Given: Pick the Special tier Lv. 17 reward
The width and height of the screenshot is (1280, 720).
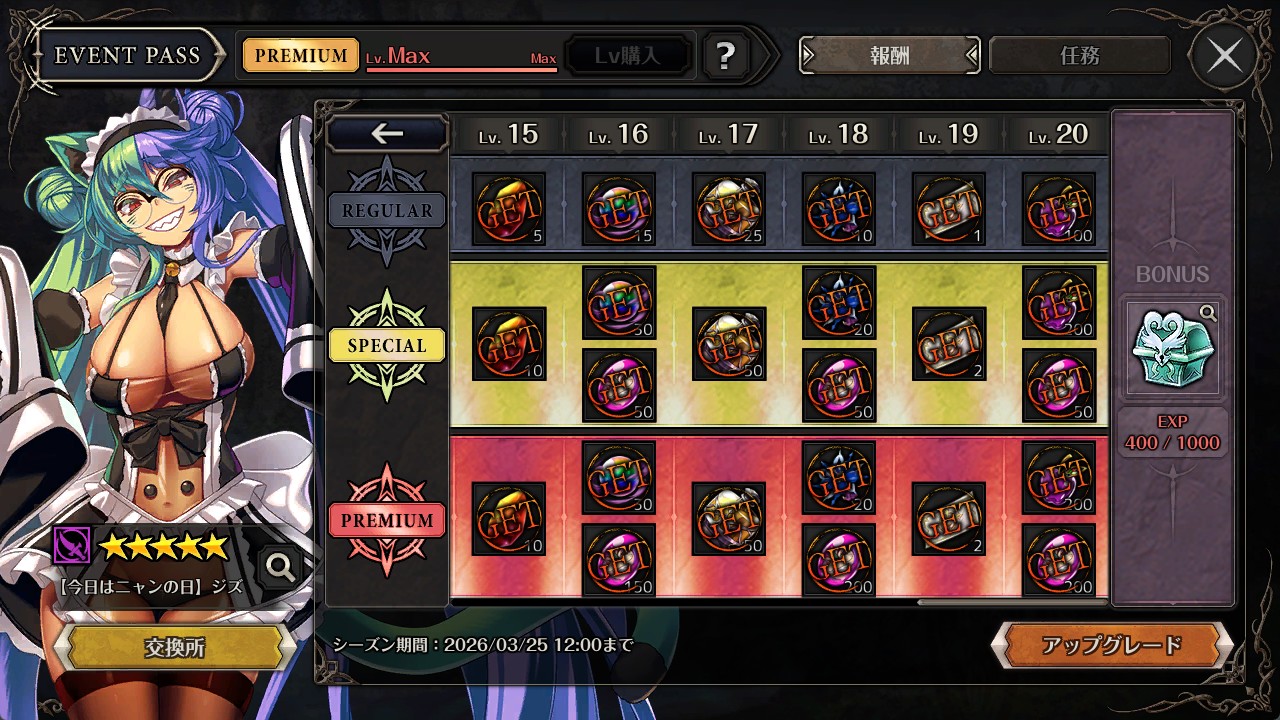Looking at the screenshot, I should (729, 344).
